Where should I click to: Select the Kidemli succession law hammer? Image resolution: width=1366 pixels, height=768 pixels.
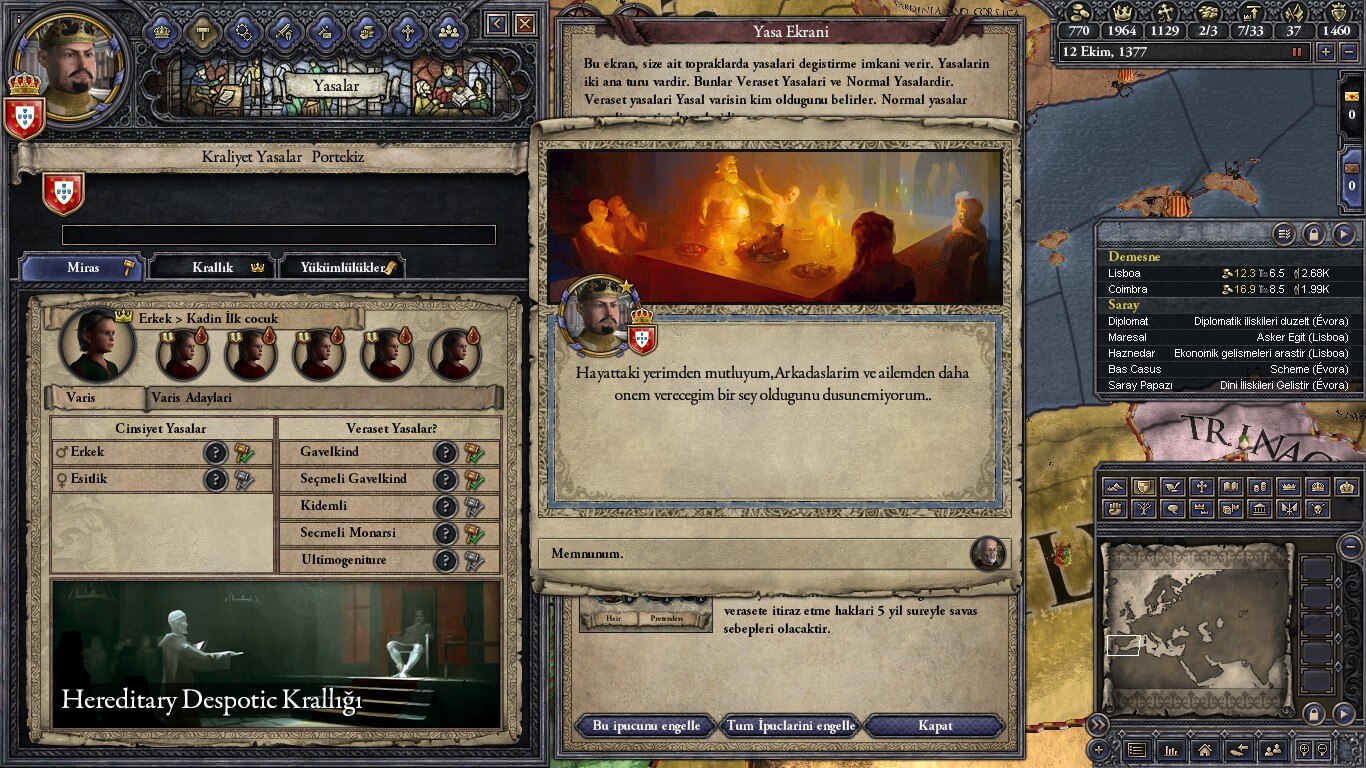tap(472, 507)
